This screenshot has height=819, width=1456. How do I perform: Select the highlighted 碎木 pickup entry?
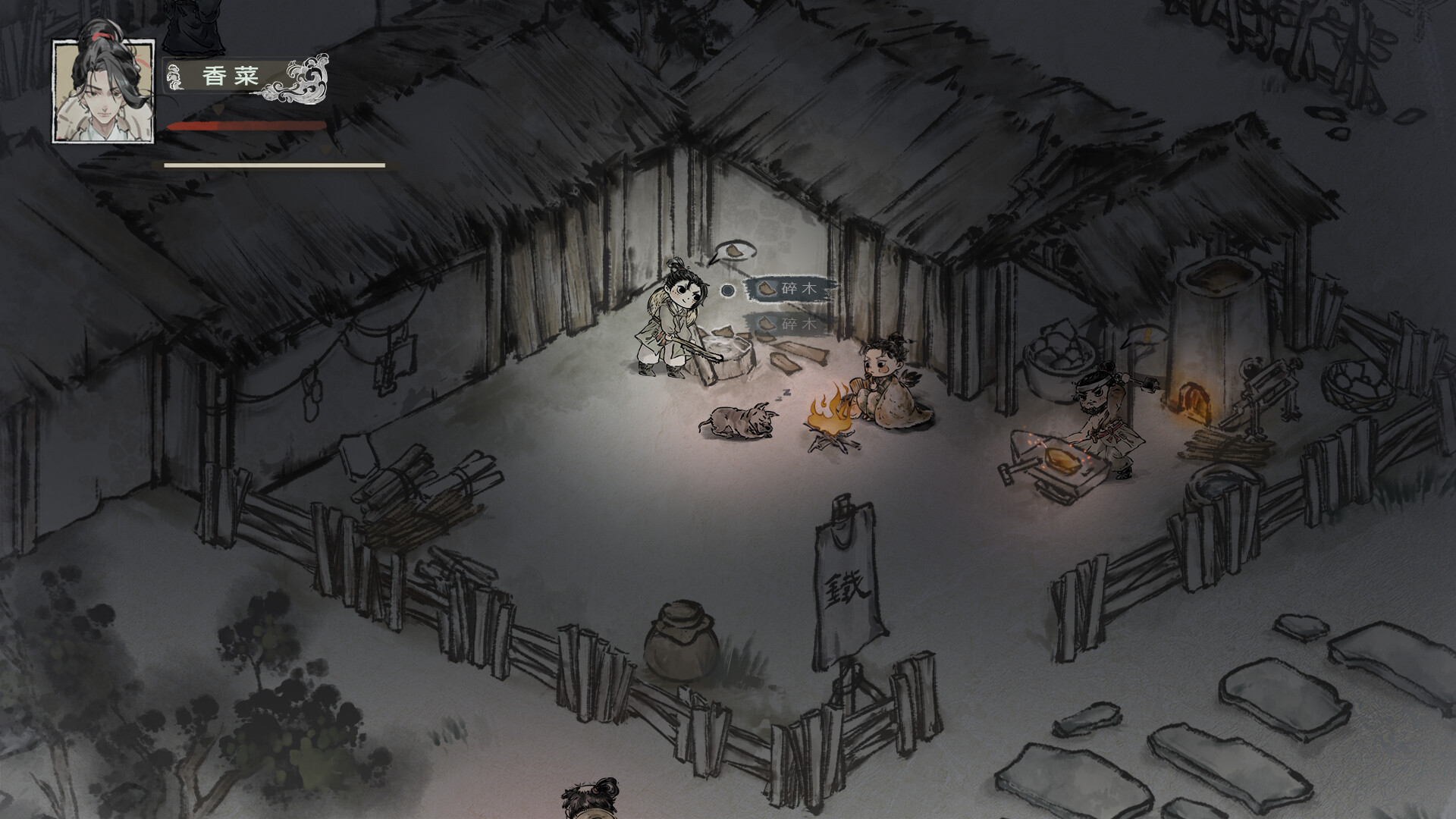(789, 289)
